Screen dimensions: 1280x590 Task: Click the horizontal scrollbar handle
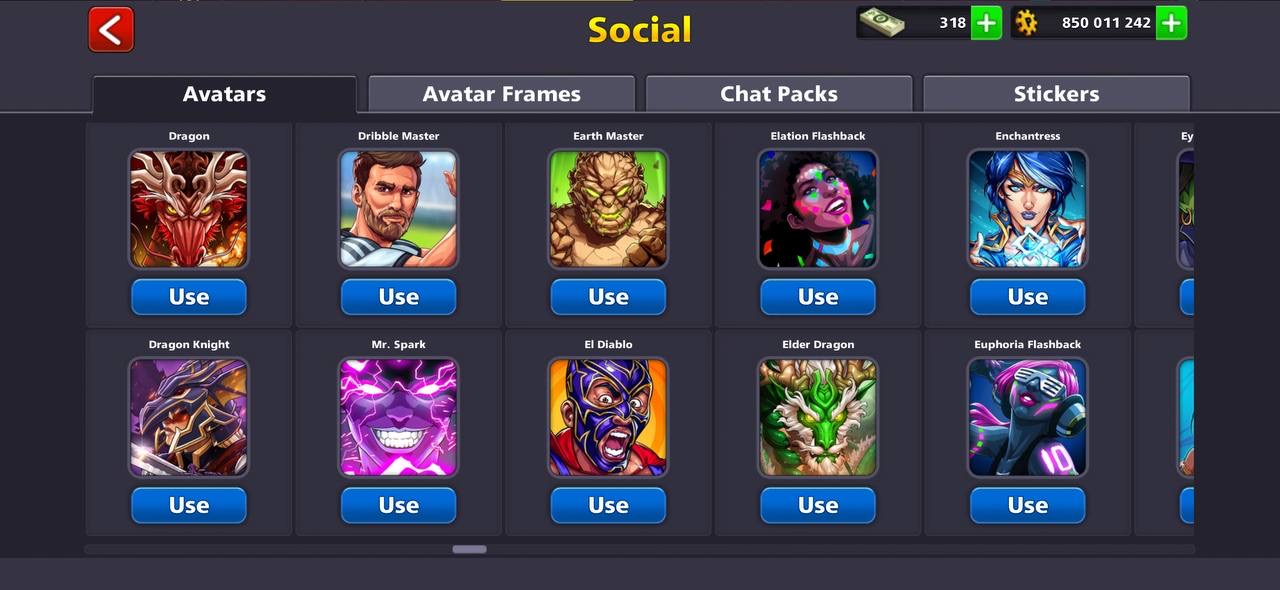coord(469,549)
